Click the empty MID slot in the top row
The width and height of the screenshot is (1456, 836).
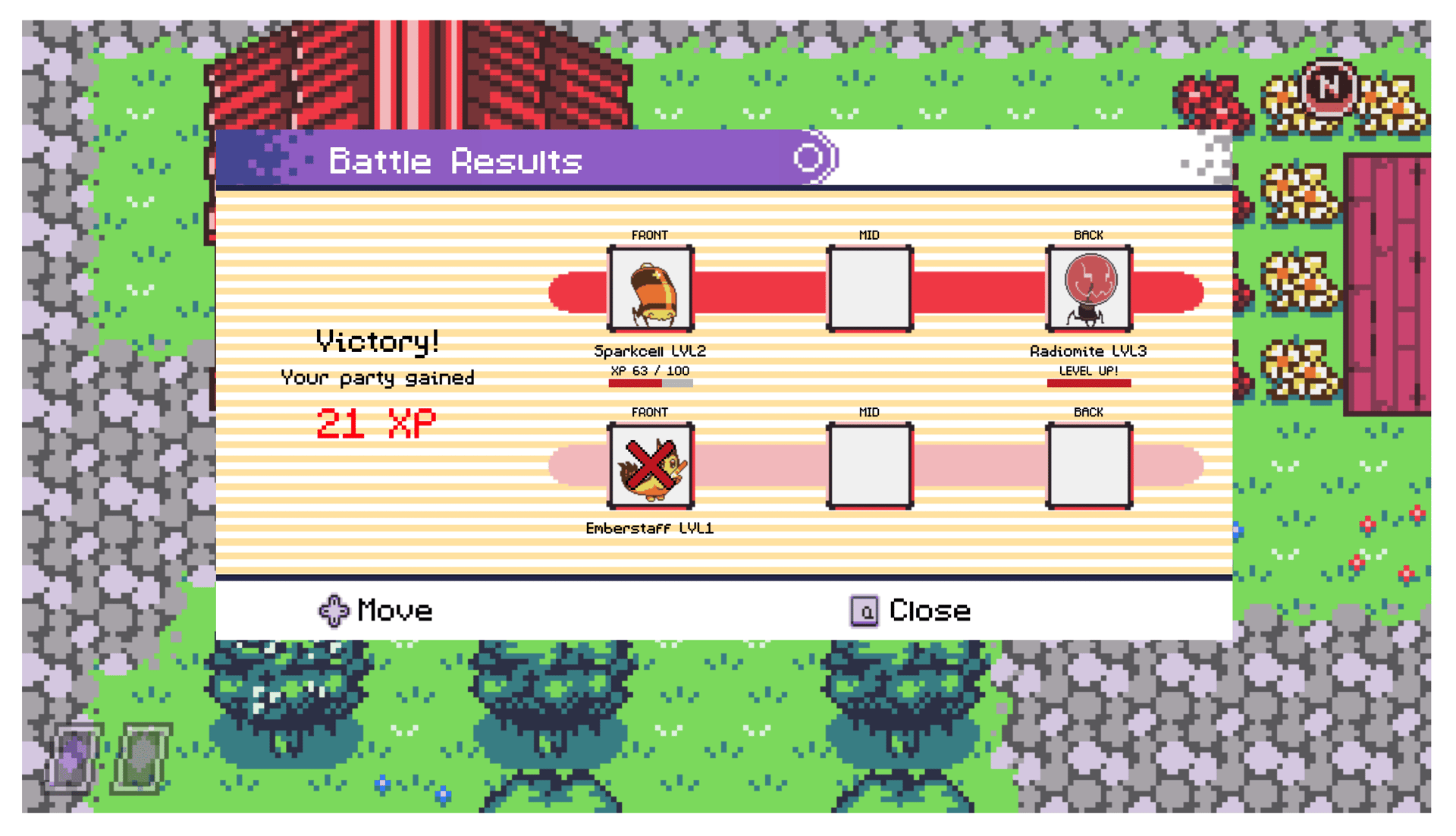click(869, 289)
